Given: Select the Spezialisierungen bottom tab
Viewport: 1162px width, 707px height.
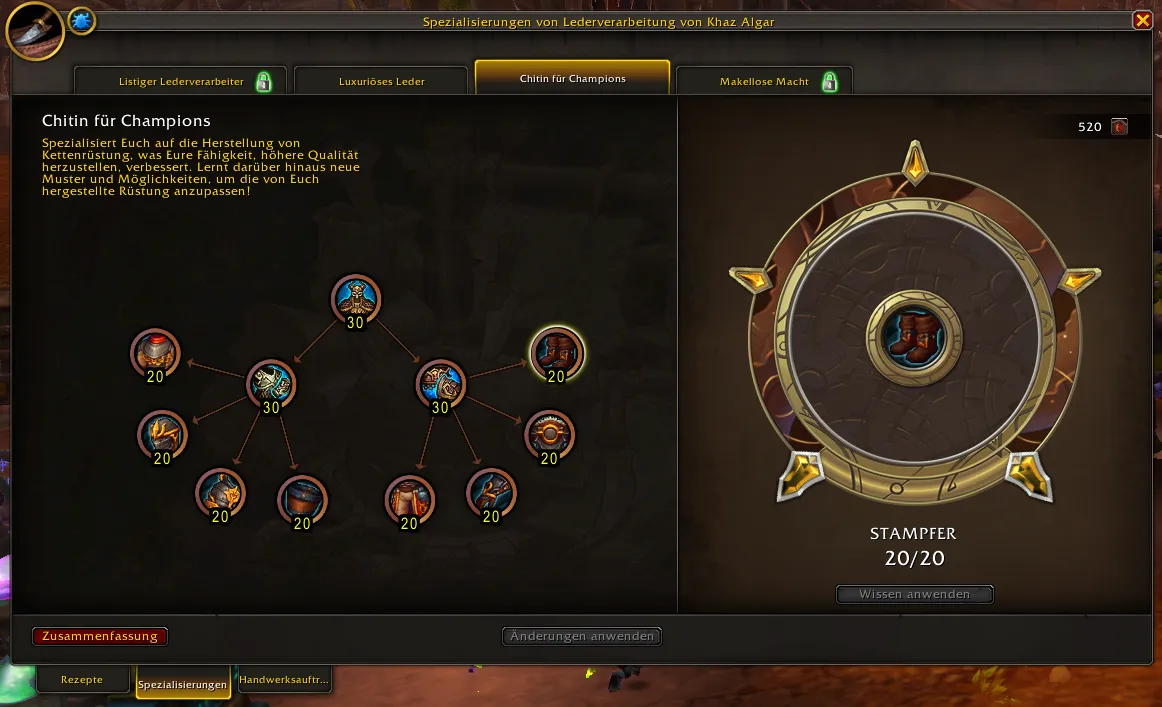Looking at the screenshot, I should pyautogui.click(x=183, y=684).
